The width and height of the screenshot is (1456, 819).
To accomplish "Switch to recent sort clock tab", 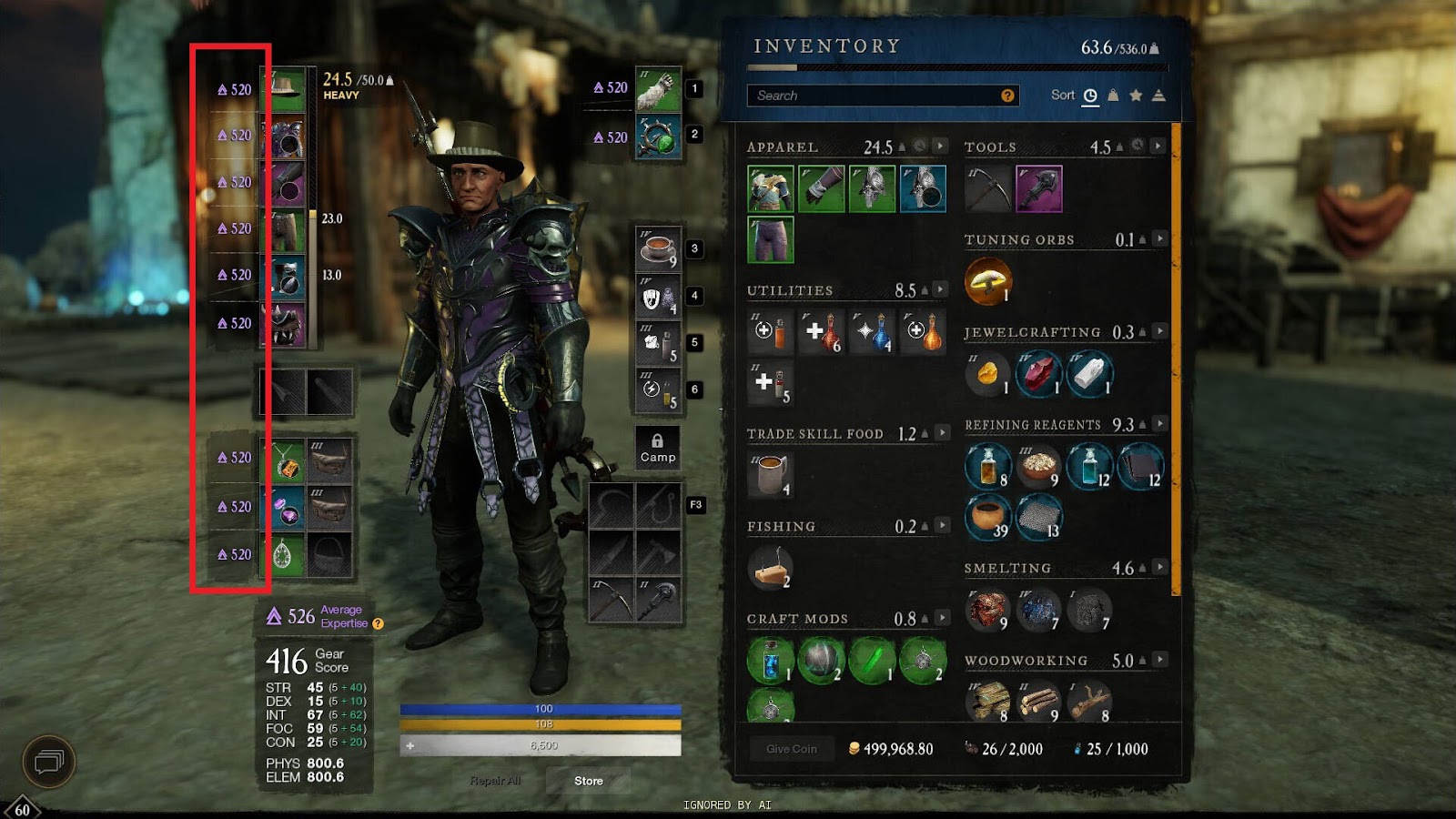I will pyautogui.click(x=1089, y=95).
